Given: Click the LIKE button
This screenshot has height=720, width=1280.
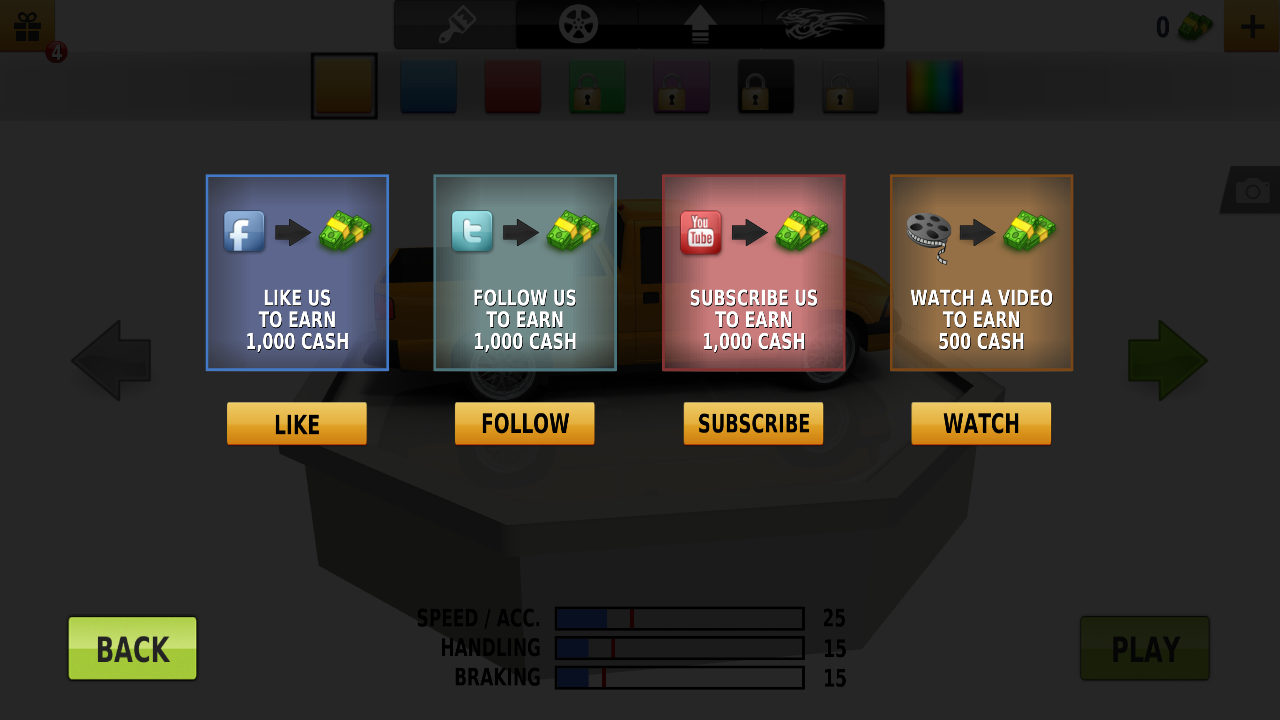Looking at the screenshot, I should coord(296,424).
